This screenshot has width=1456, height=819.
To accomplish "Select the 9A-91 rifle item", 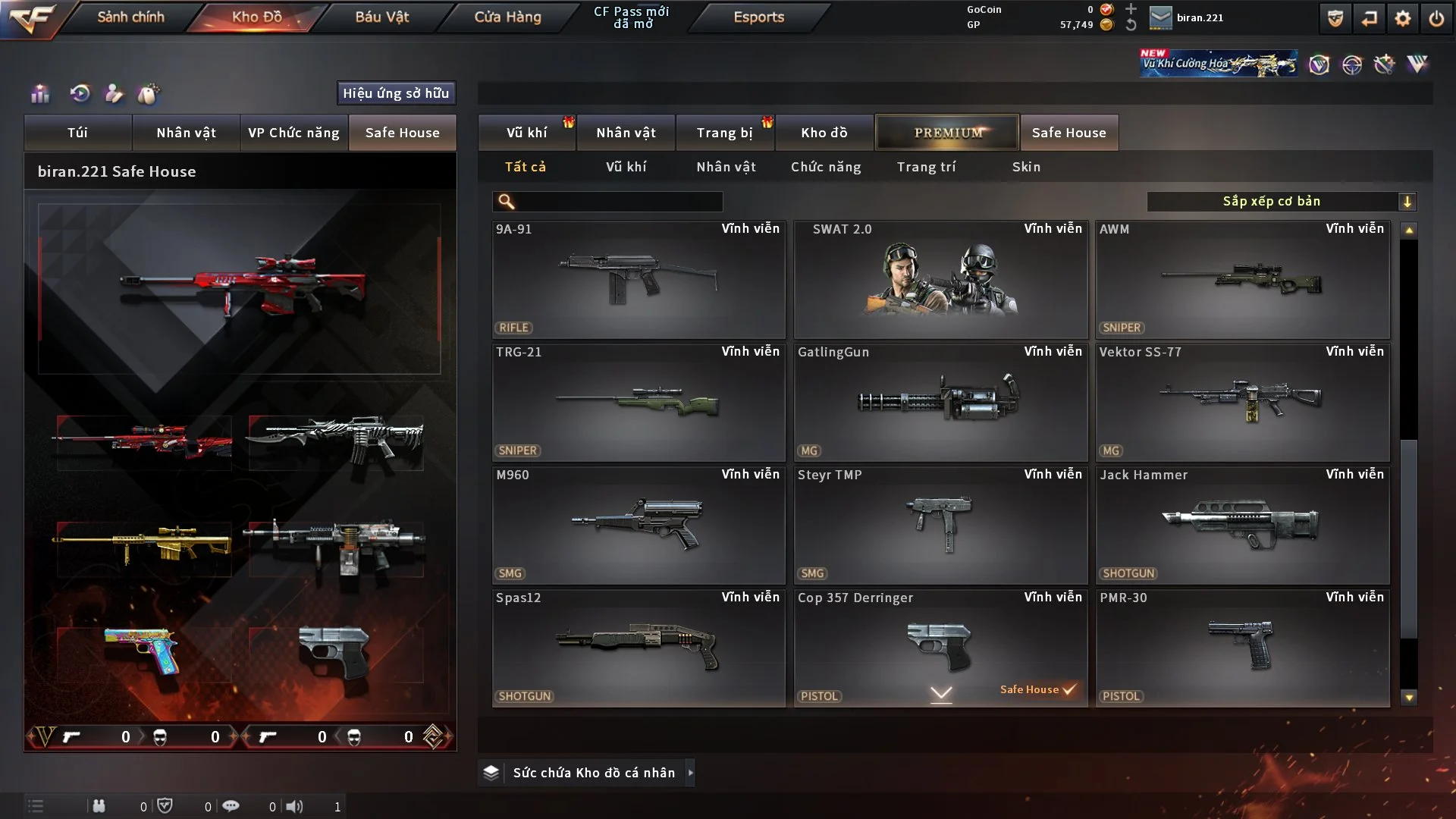I will pos(639,280).
